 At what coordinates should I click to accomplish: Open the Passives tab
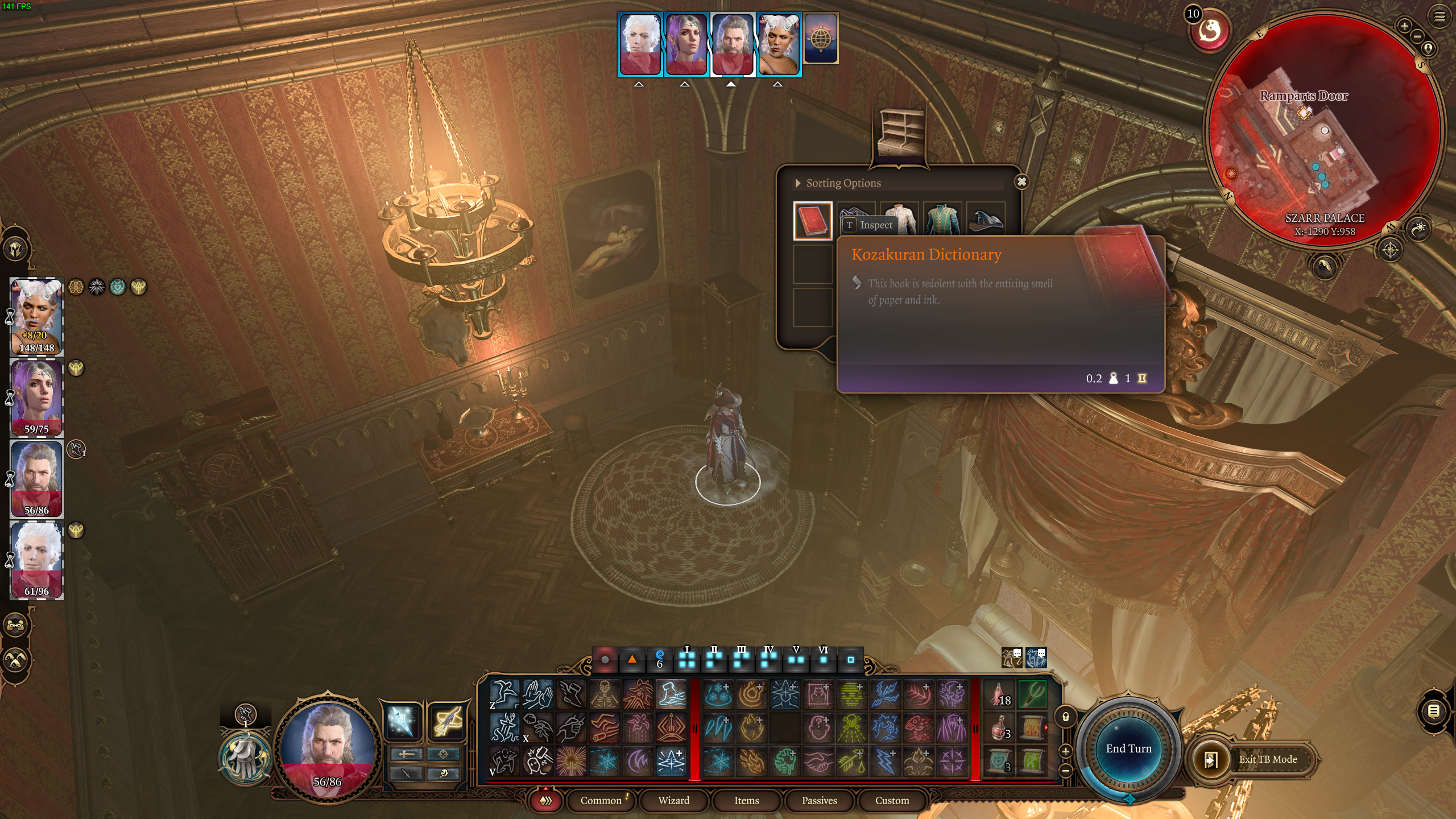pos(819,801)
